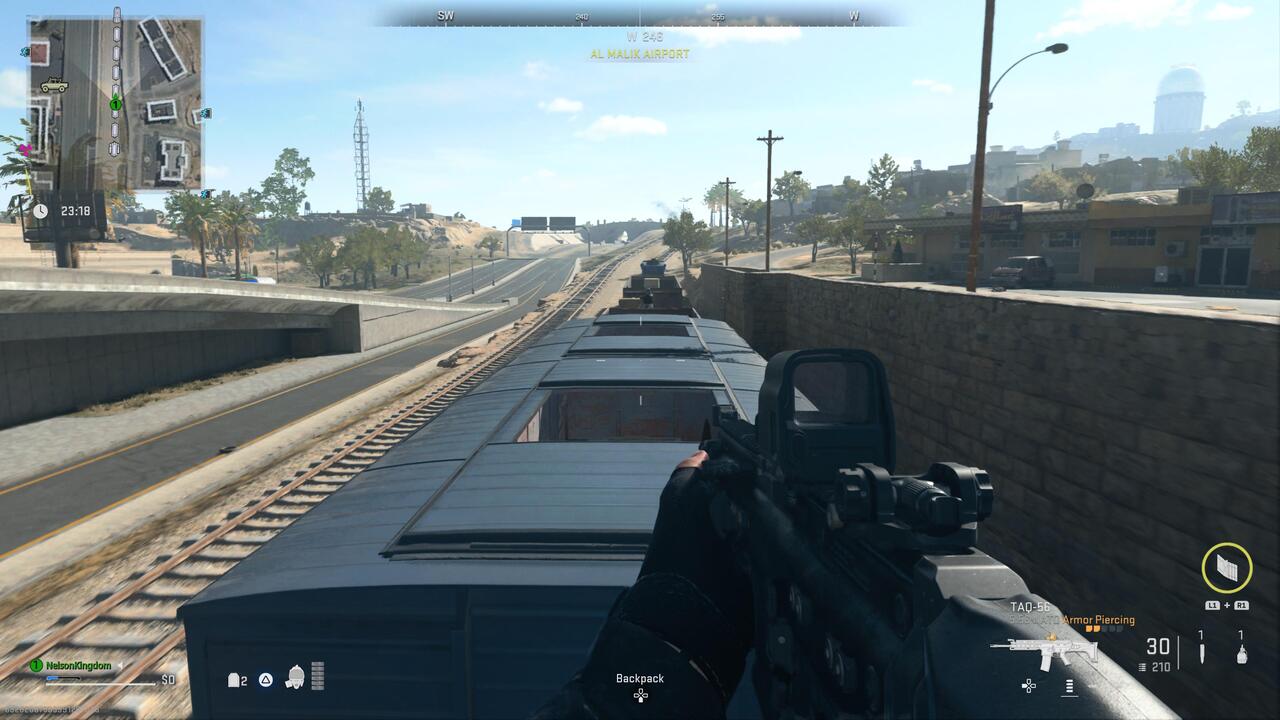Viewport: 1280px width, 720px height.
Task: Click the backpack icon showing count 2
Action: point(233,680)
